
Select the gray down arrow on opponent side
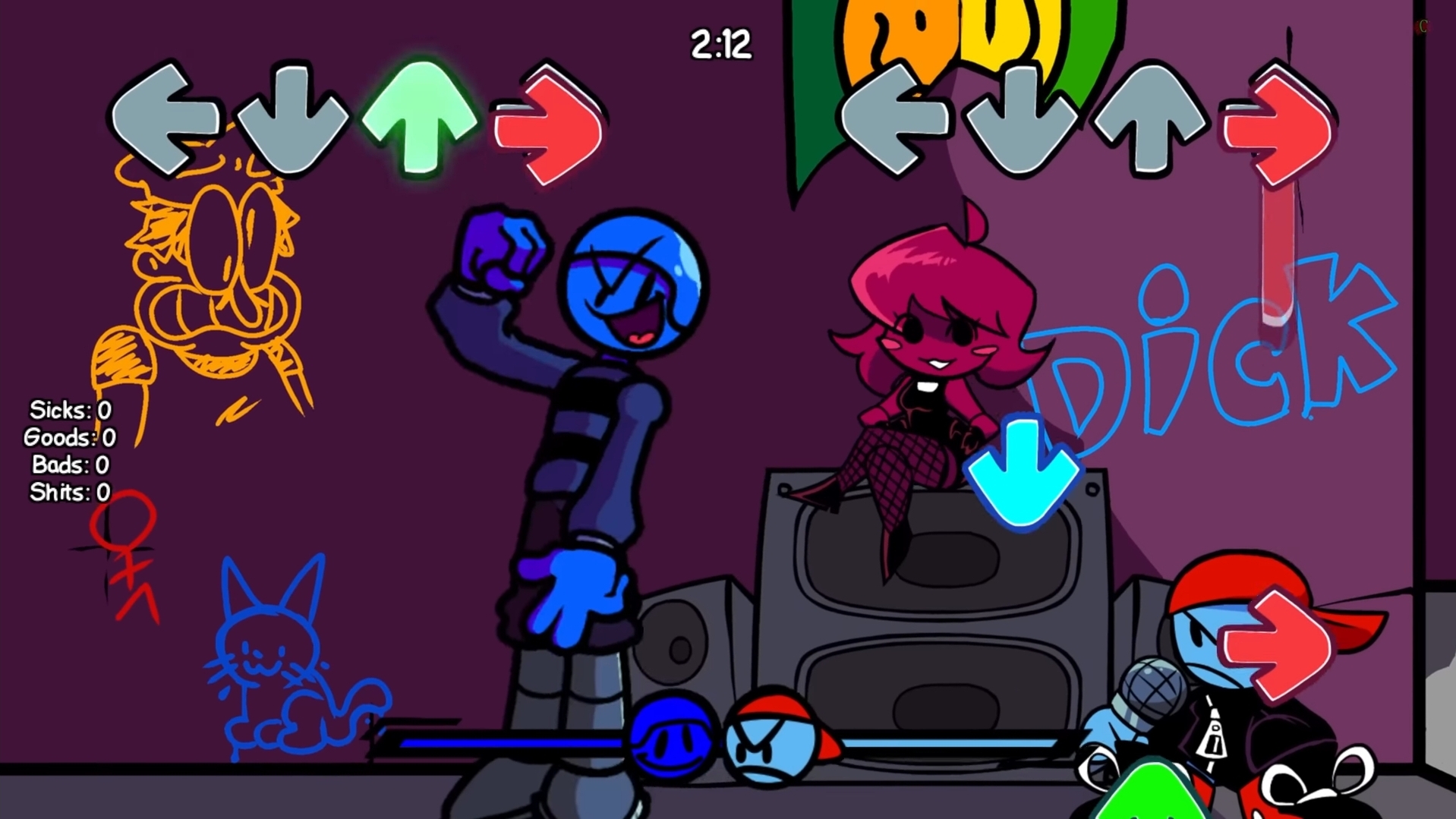1021,121
